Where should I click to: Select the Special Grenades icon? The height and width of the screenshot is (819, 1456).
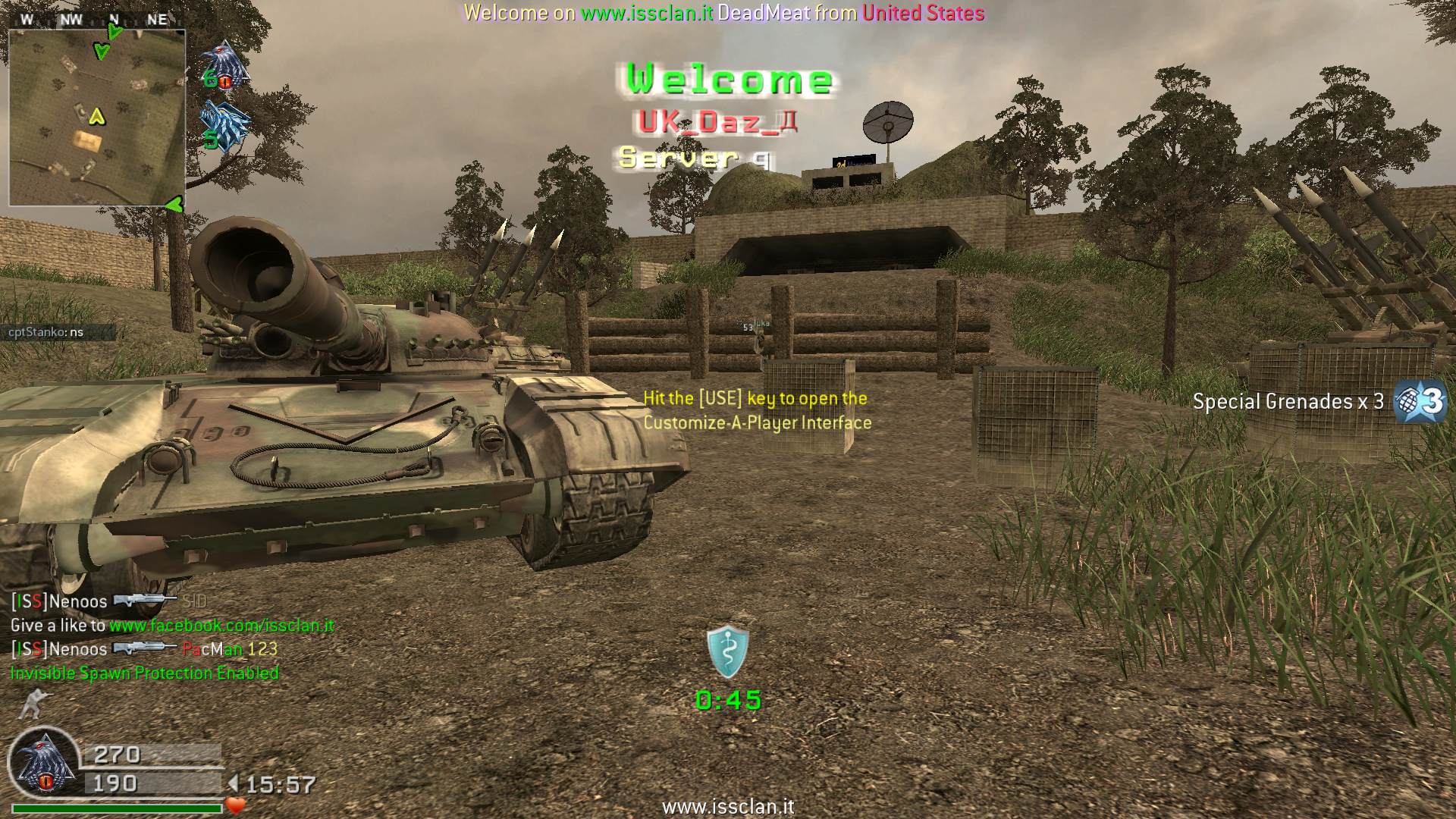click(1421, 401)
